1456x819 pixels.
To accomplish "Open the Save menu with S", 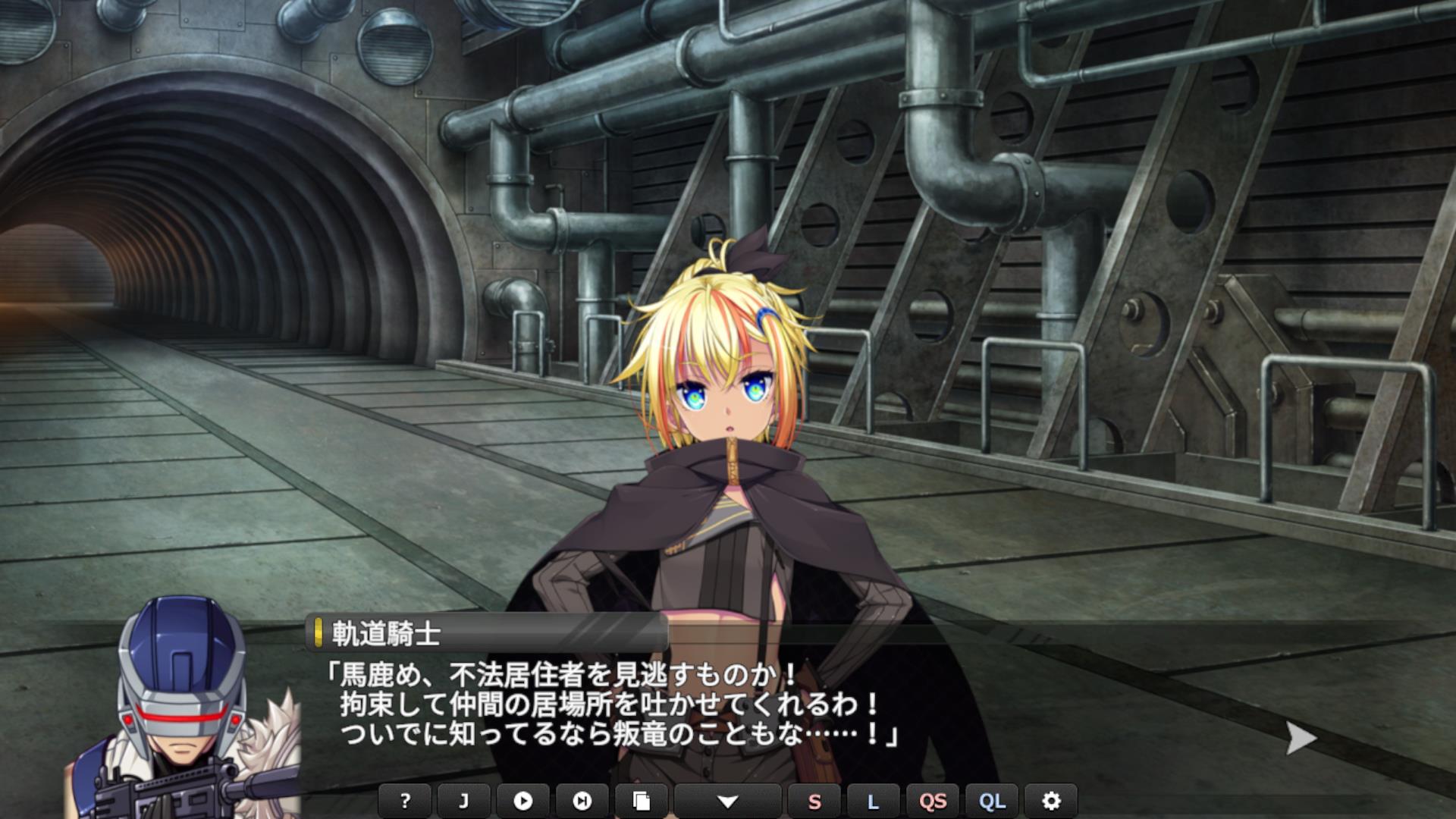I will pos(814,801).
